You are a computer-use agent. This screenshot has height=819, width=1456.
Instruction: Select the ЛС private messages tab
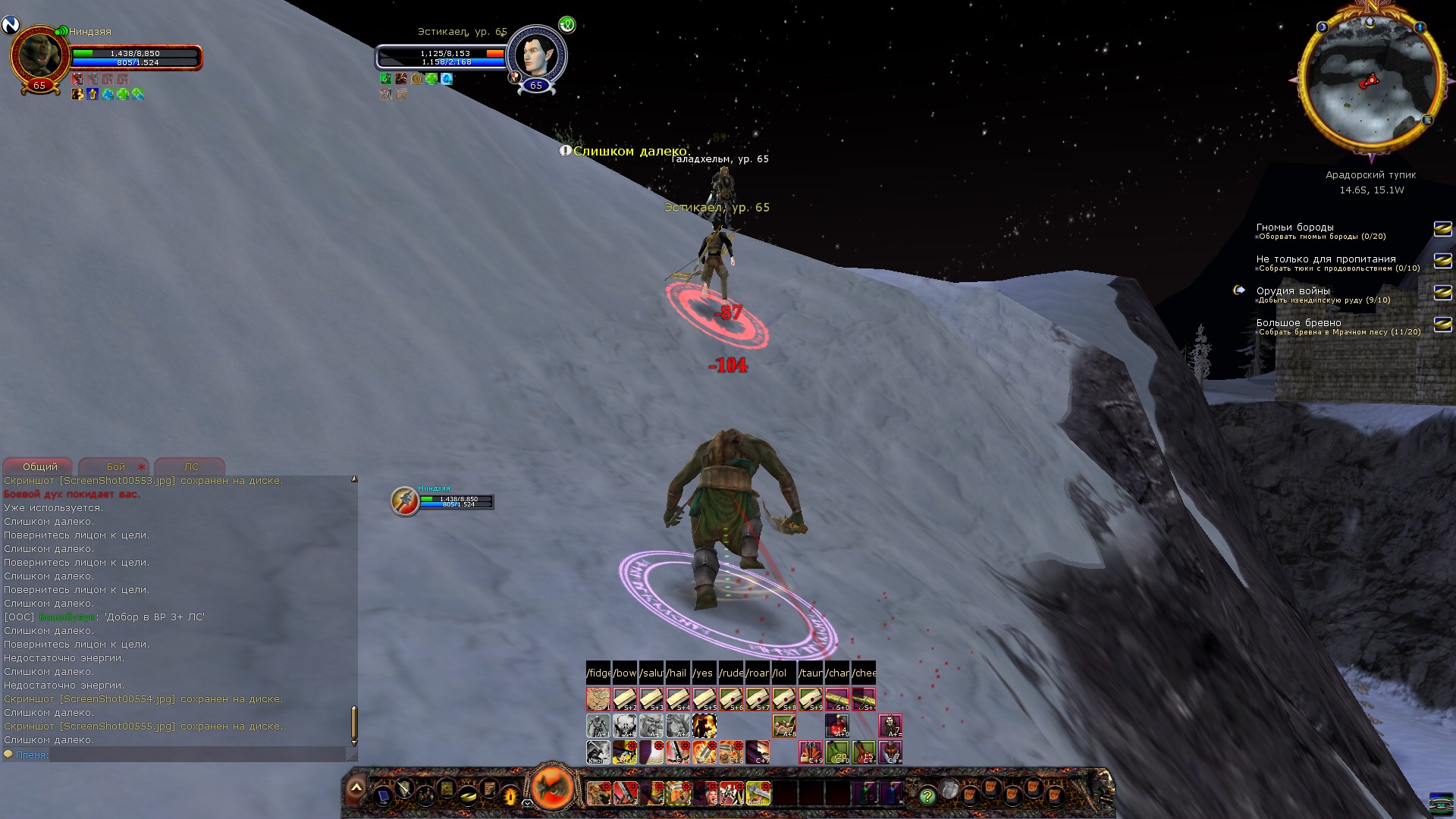[190, 466]
